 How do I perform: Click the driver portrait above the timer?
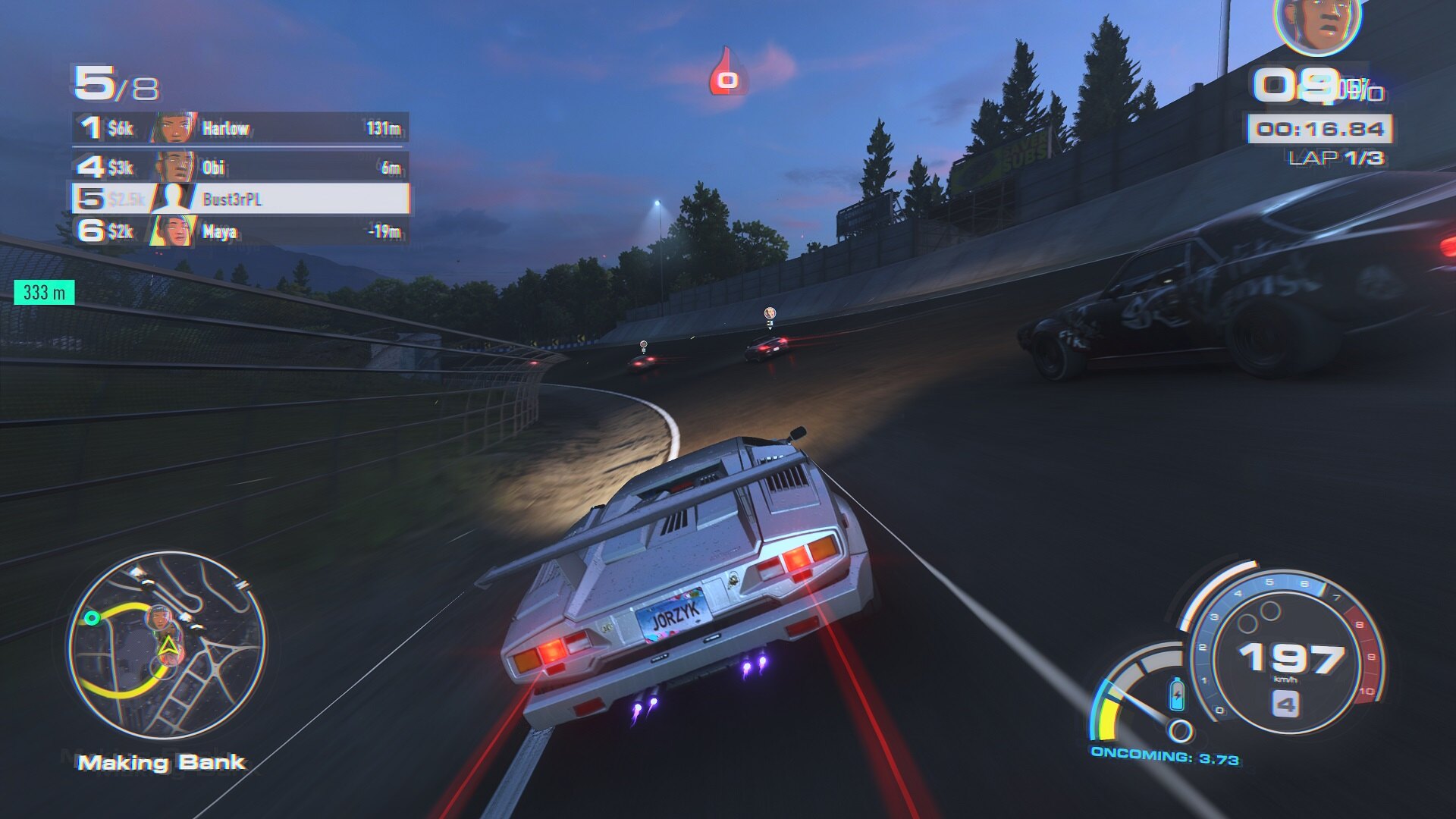[1318, 27]
